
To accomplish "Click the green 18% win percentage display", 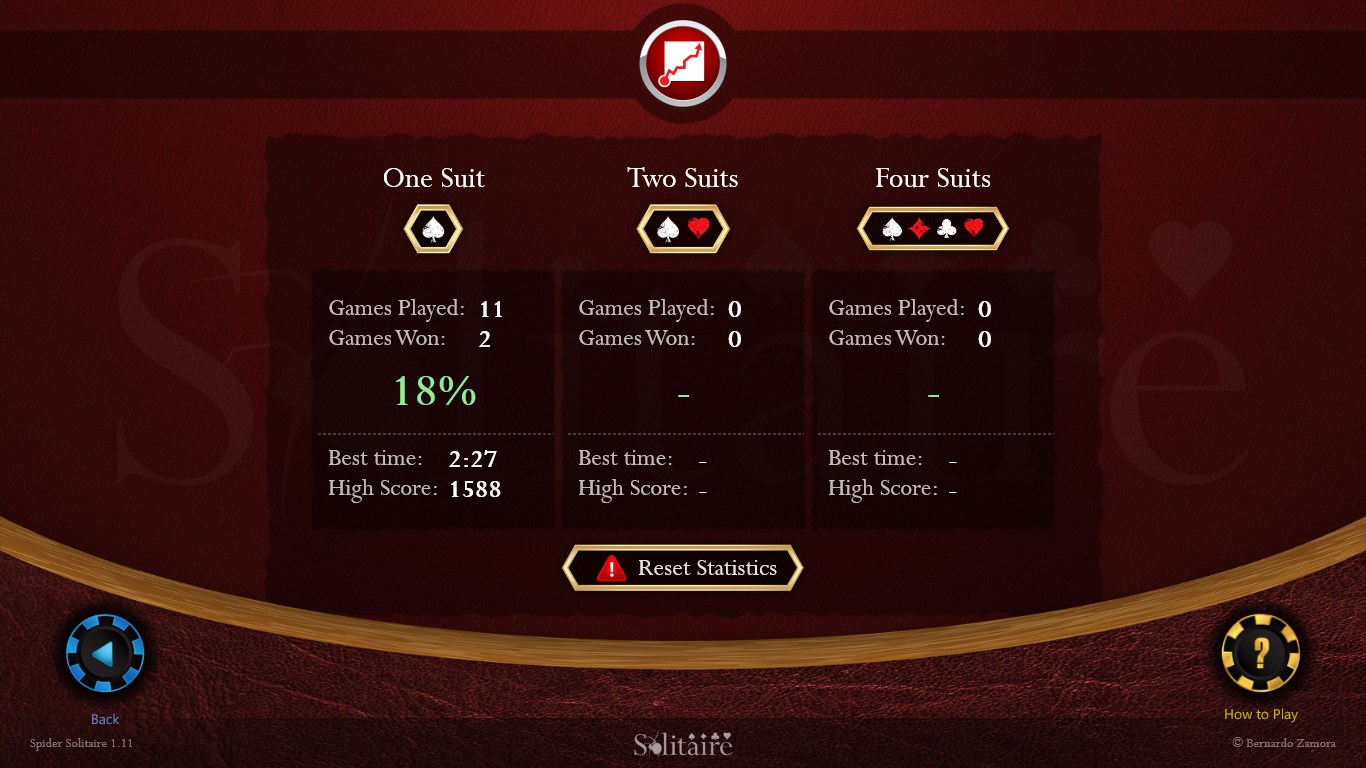I will point(433,392).
